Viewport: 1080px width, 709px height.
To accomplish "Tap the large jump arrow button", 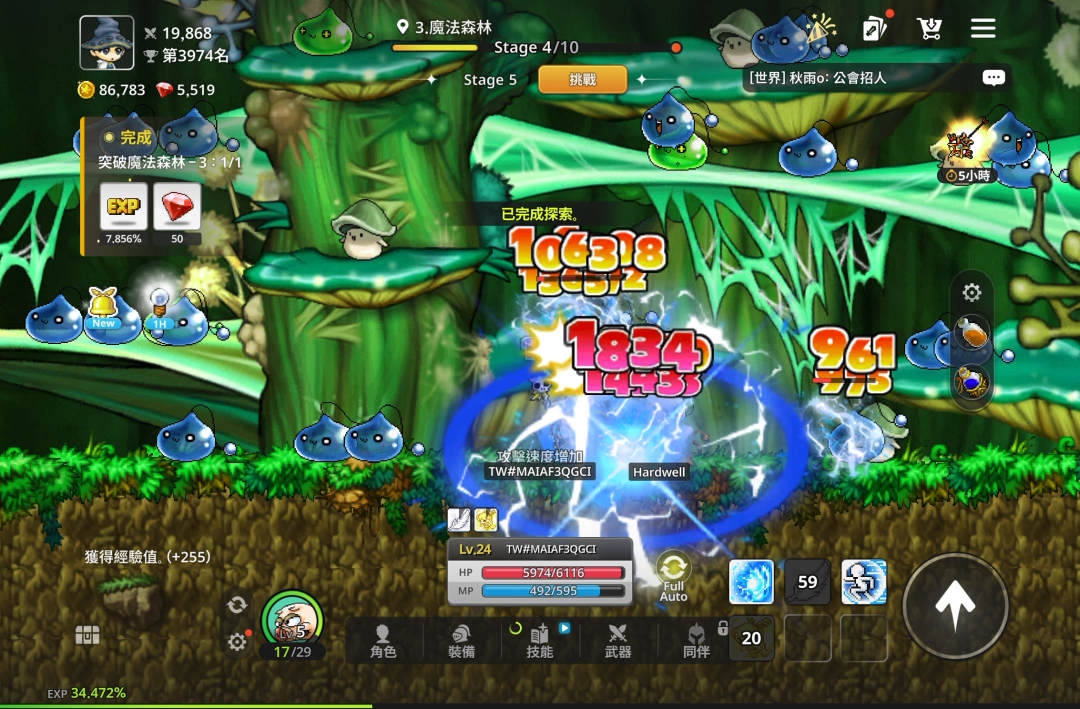I will (x=955, y=605).
